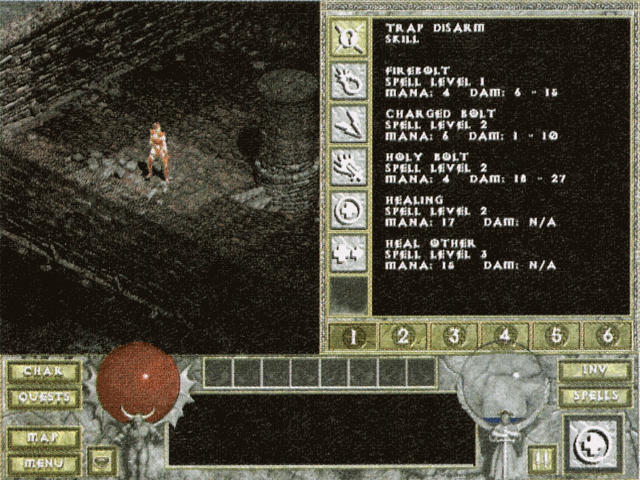The height and width of the screenshot is (480, 640).
Task: Open the CHAR character sheet
Action: pos(44,372)
